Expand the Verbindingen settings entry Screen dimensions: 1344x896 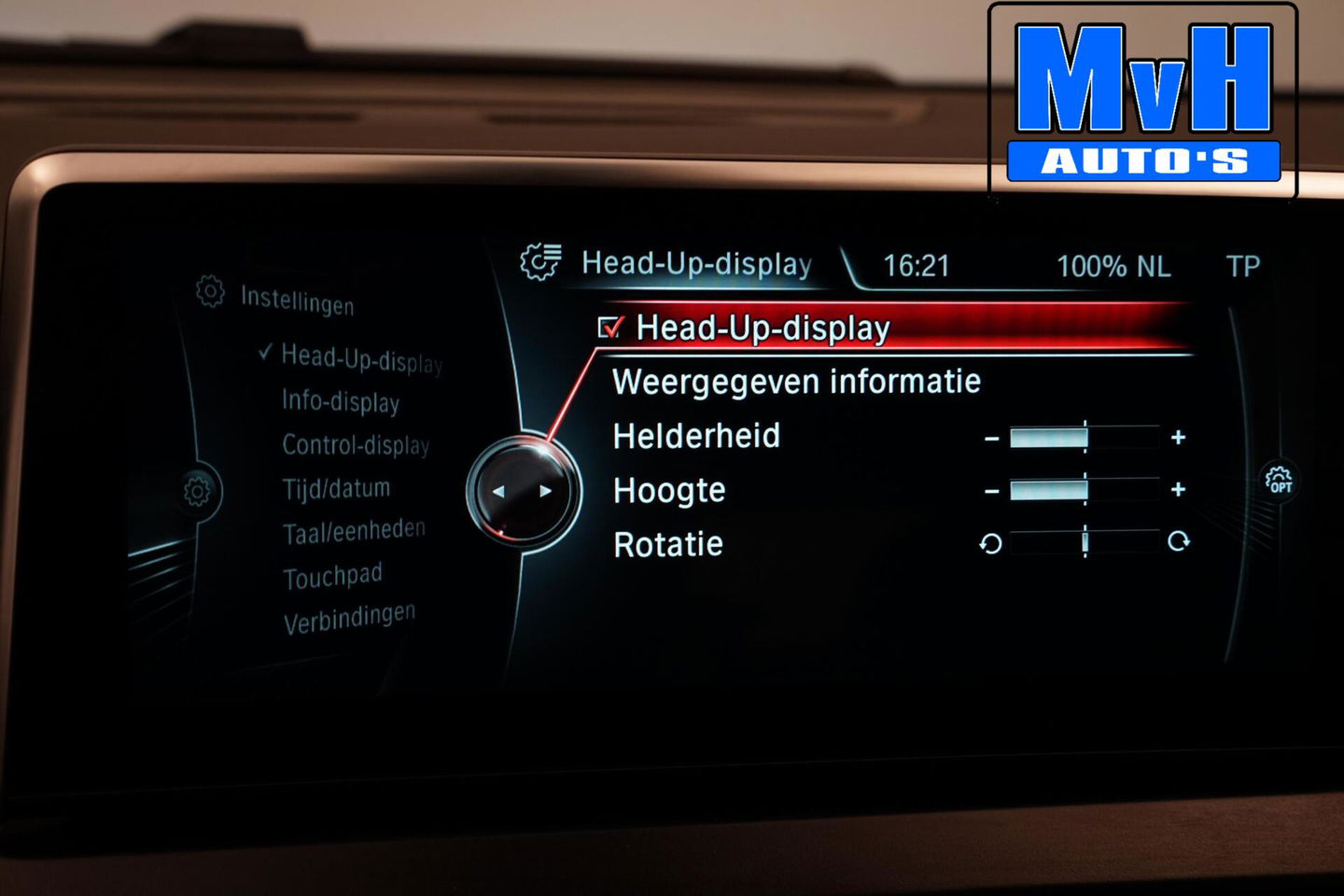click(352, 612)
